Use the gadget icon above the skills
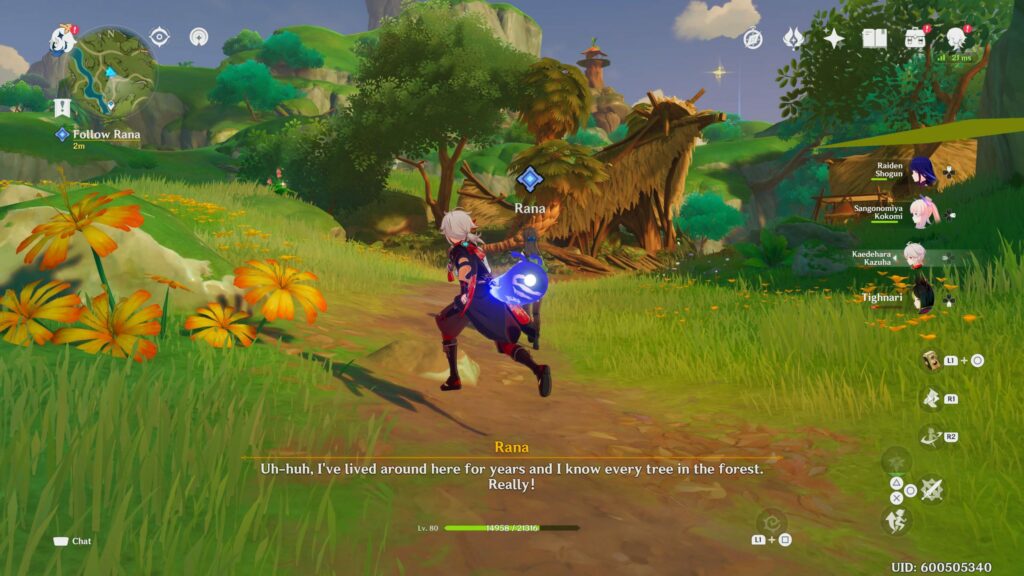This screenshot has width=1024, height=576. click(932, 360)
